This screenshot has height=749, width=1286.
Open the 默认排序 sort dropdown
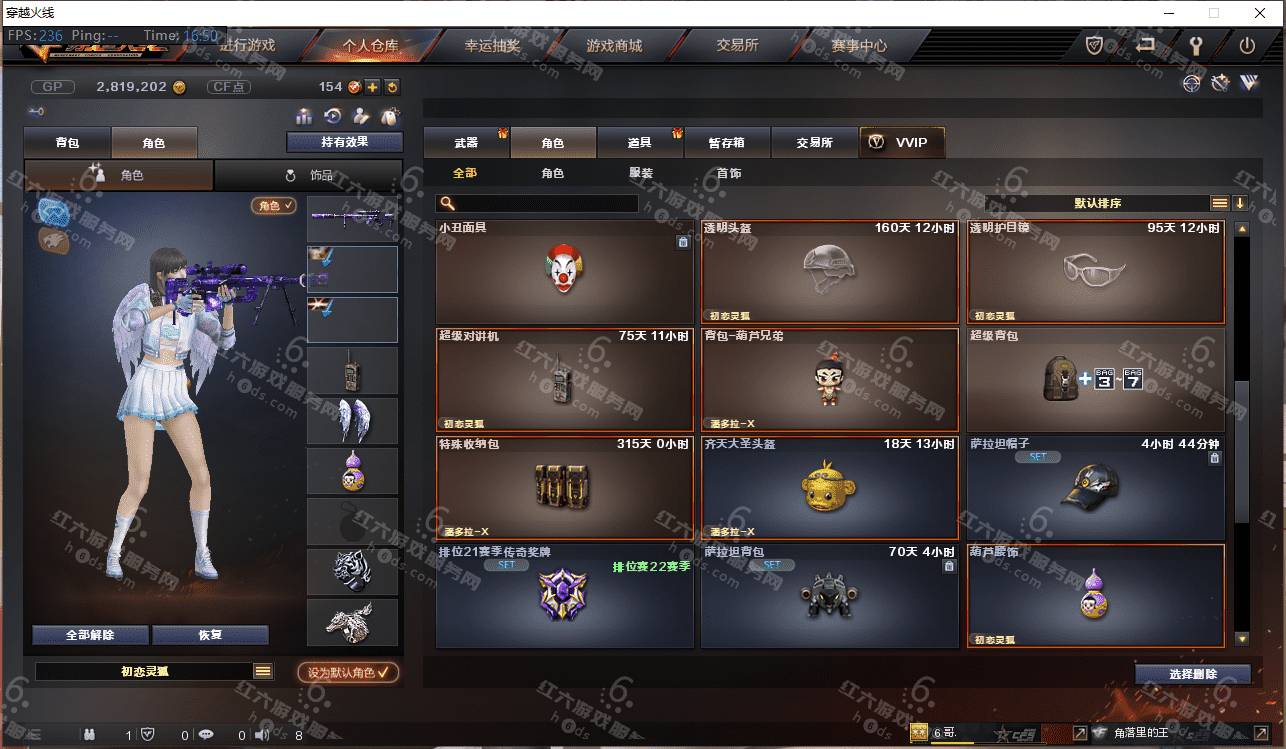[1097, 203]
